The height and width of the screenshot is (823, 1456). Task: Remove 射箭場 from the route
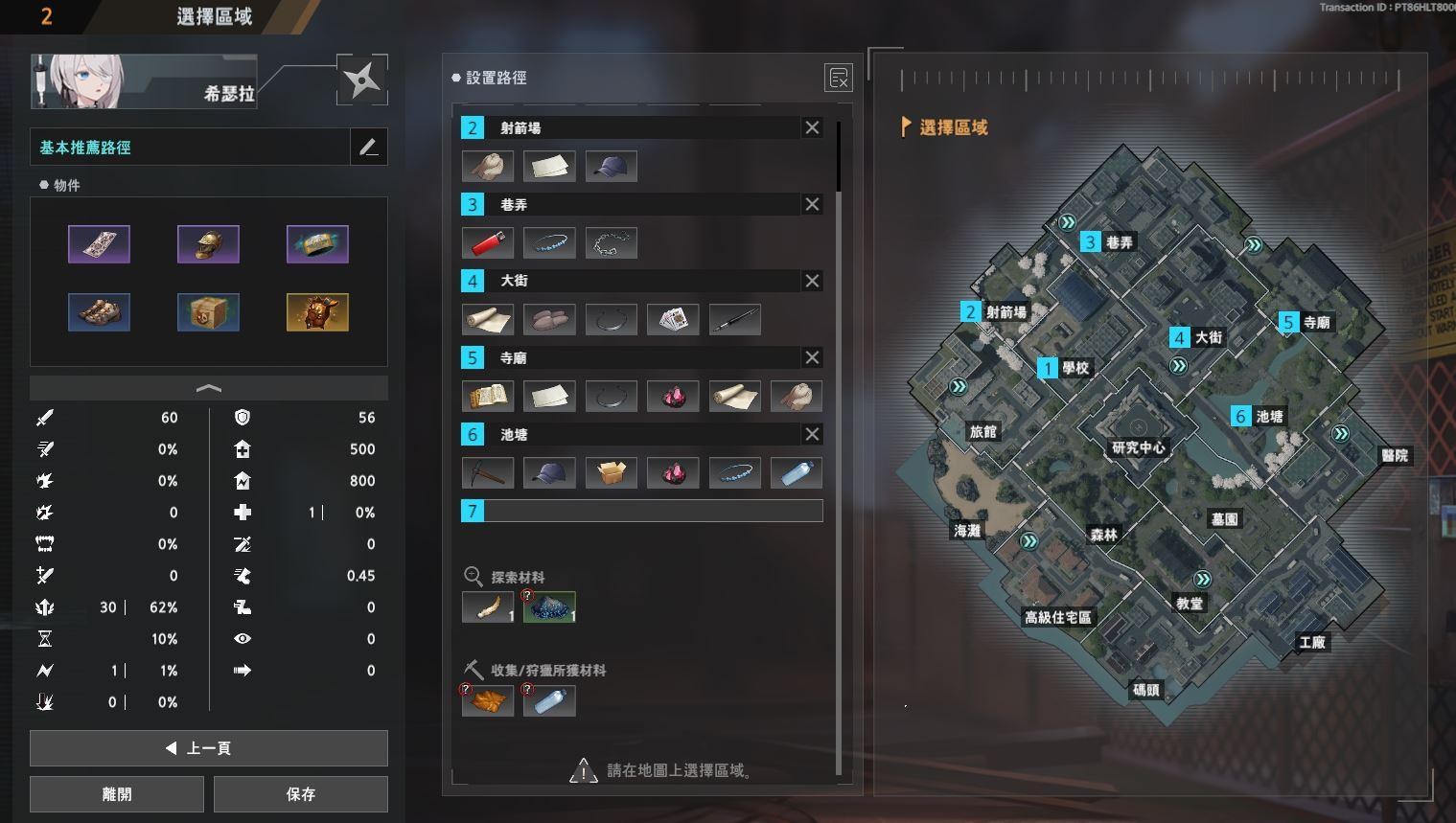click(812, 127)
